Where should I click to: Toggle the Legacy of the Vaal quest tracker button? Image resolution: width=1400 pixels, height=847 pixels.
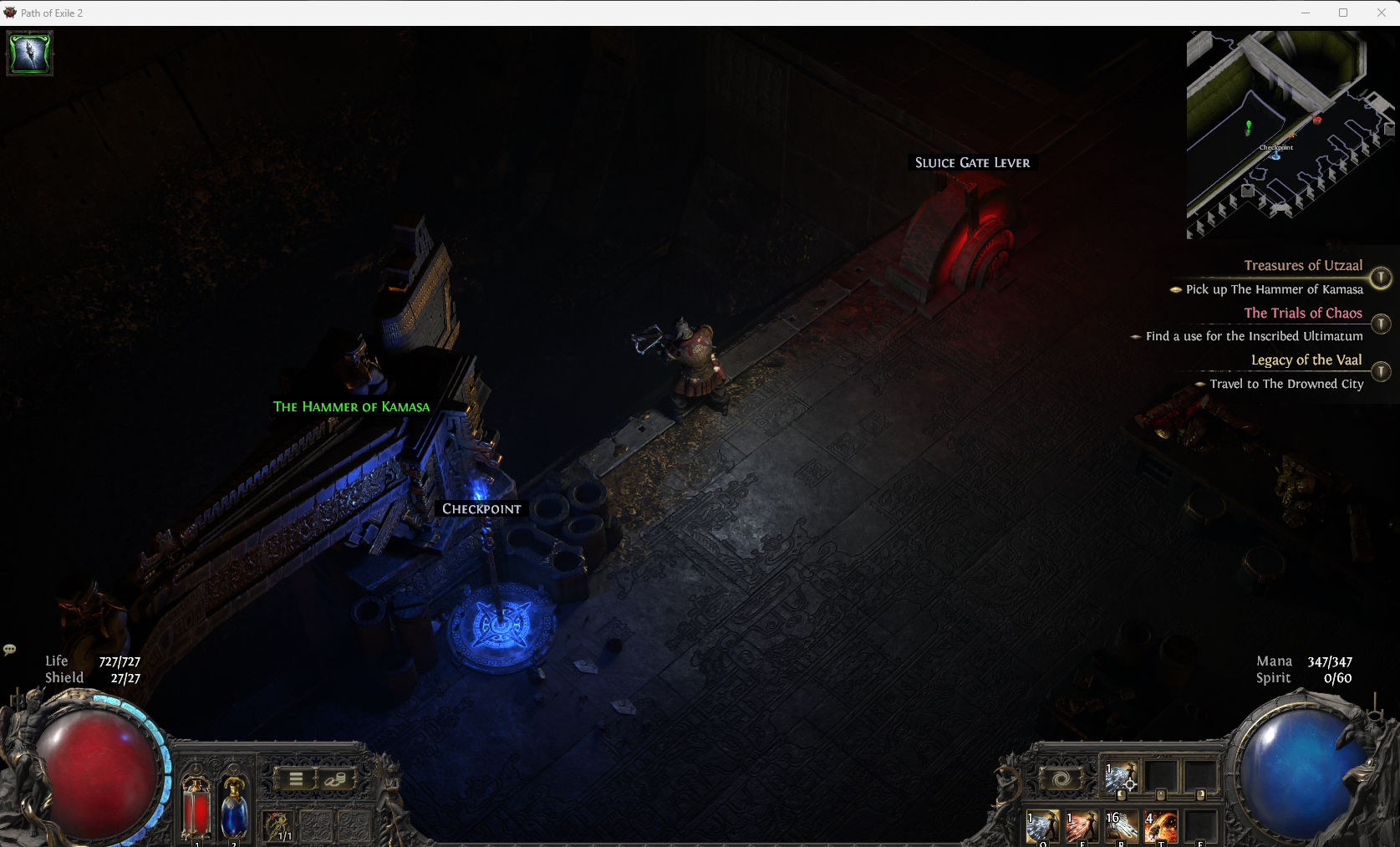(x=1381, y=370)
